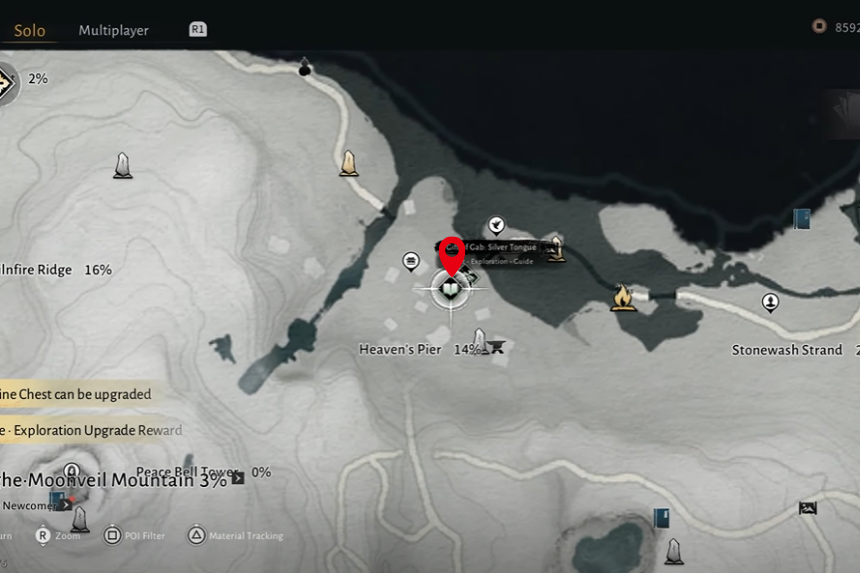Viewport: 860px width, 573px height.
Task: Select the Heaven's Pier region label
Action: pyautogui.click(x=400, y=350)
